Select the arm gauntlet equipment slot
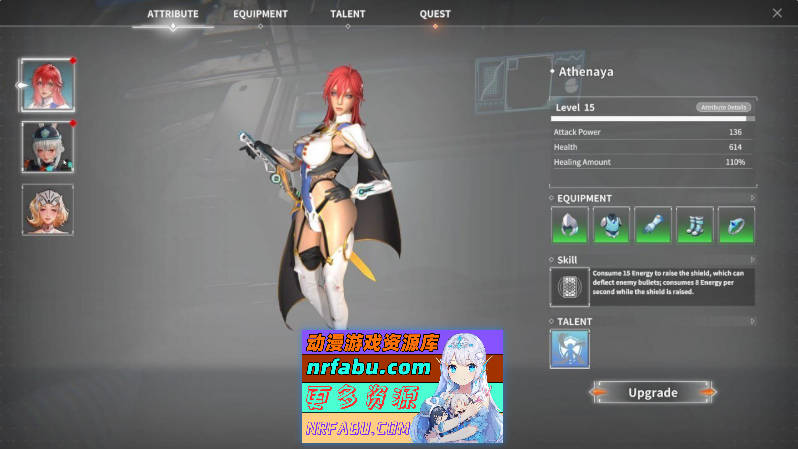798x449 pixels. pyautogui.click(x=653, y=225)
